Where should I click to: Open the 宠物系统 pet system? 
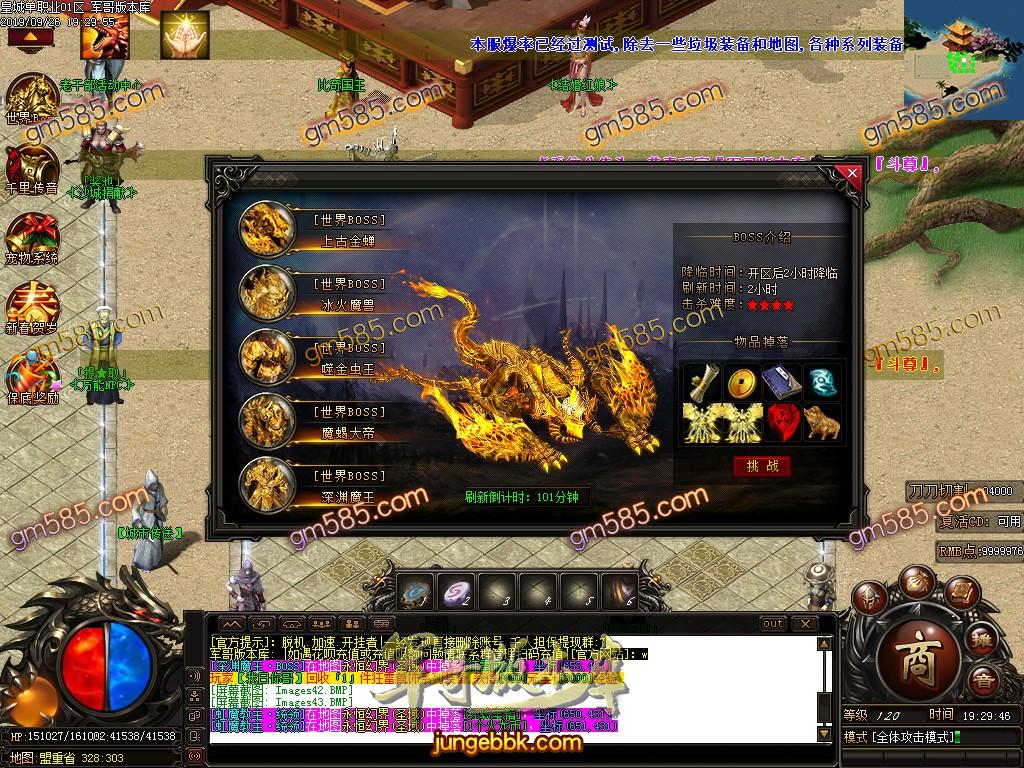tap(32, 238)
